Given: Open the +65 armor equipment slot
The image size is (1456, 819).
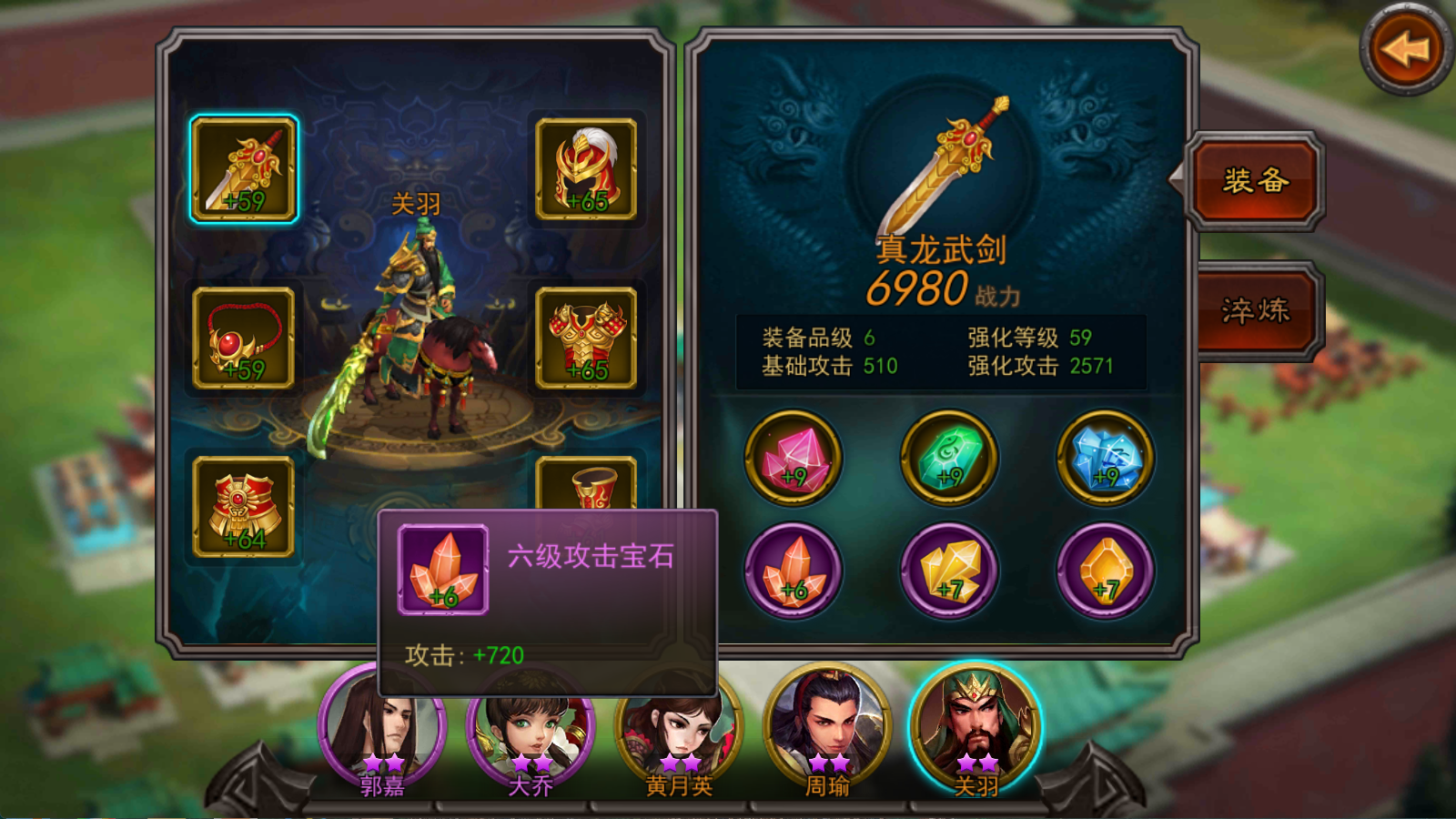Looking at the screenshot, I should point(587,337).
